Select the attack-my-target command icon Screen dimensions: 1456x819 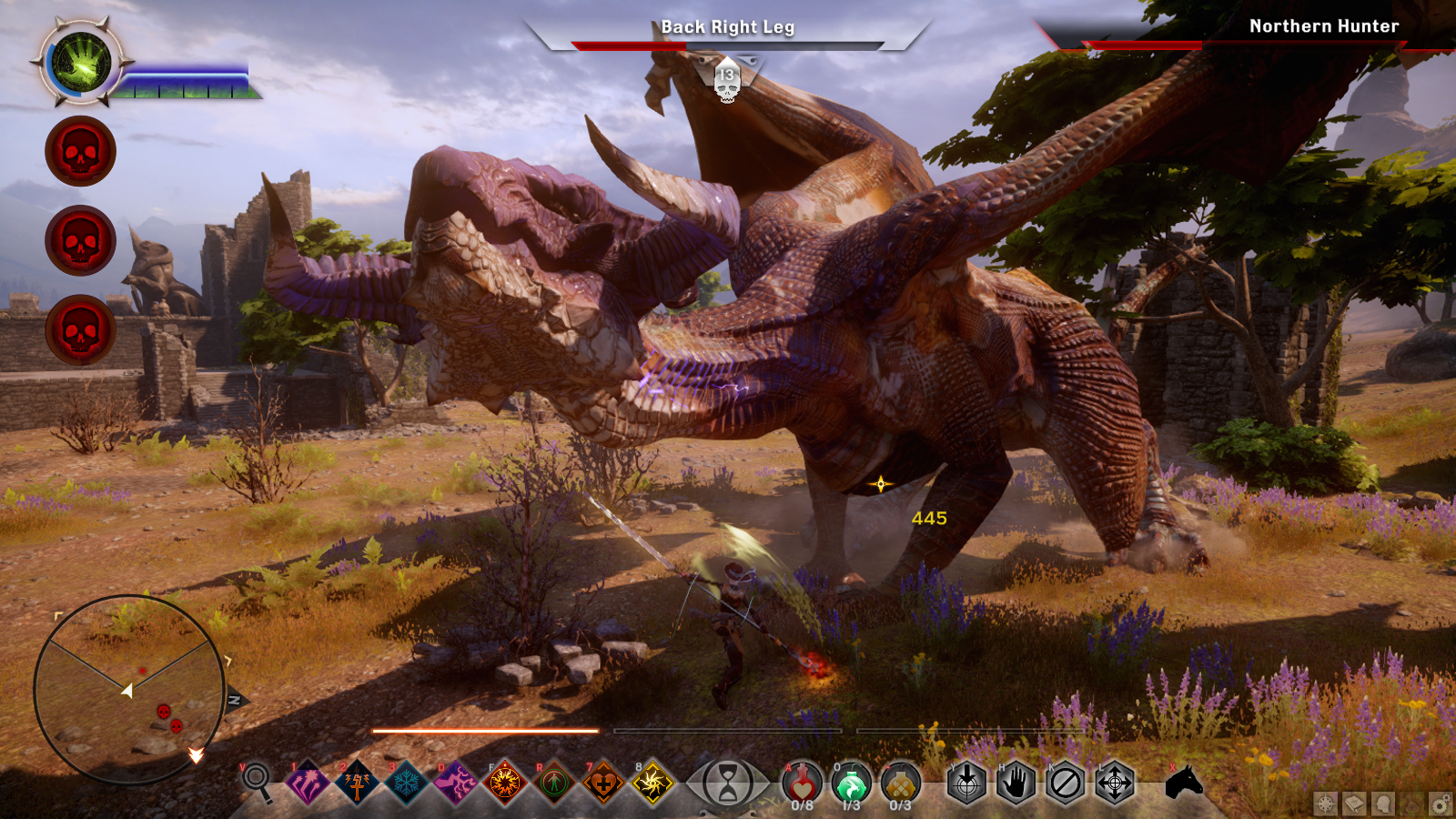click(966, 782)
